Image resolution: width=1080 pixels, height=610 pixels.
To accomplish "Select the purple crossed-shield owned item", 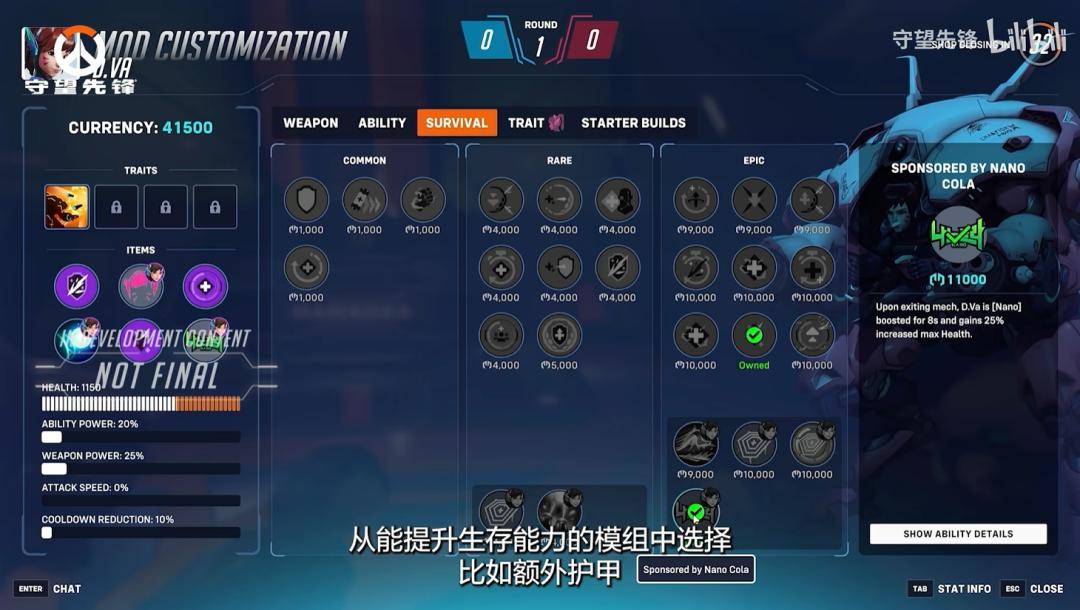I will point(77,286).
